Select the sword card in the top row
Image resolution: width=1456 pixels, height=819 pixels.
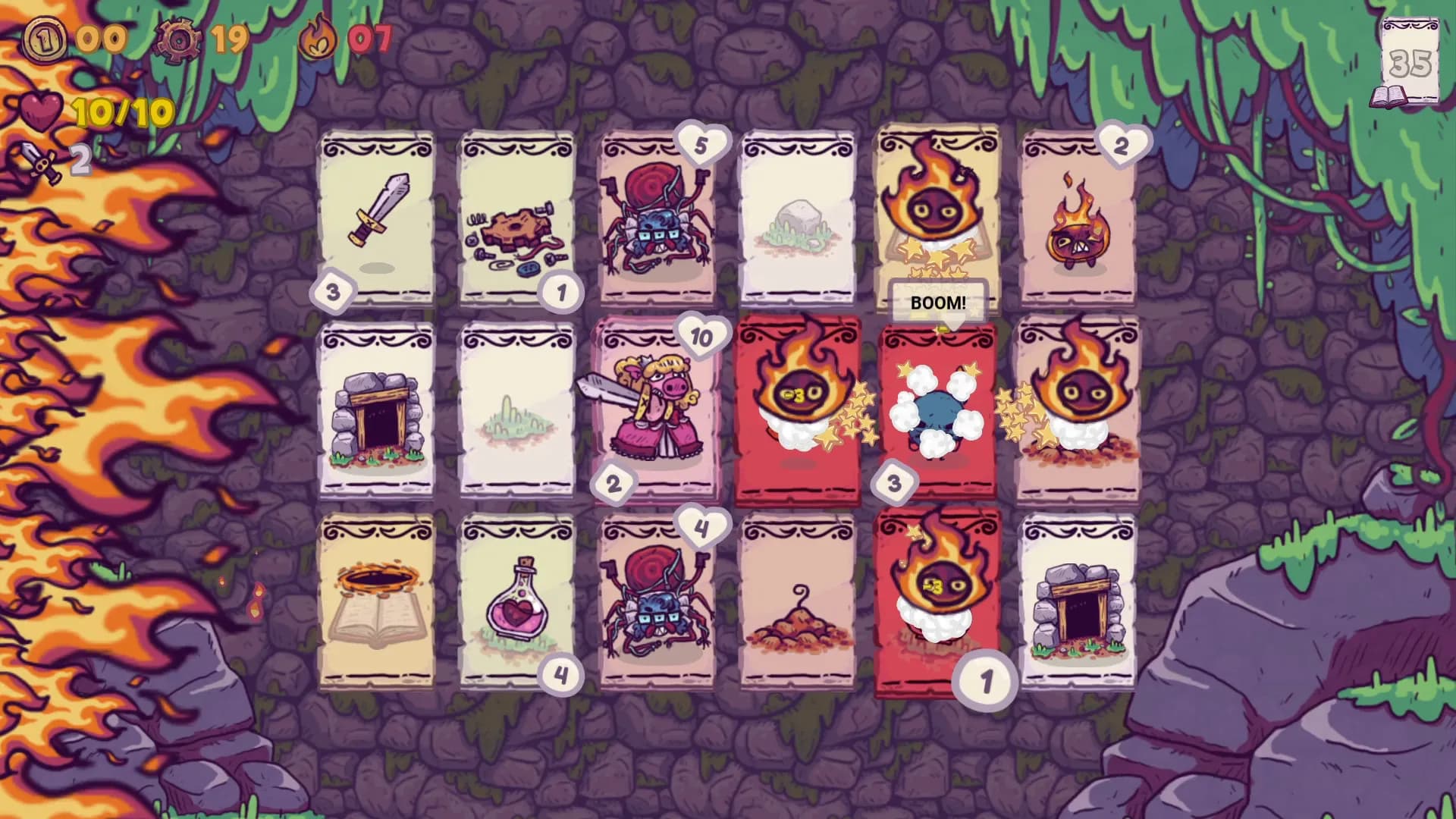377,216
